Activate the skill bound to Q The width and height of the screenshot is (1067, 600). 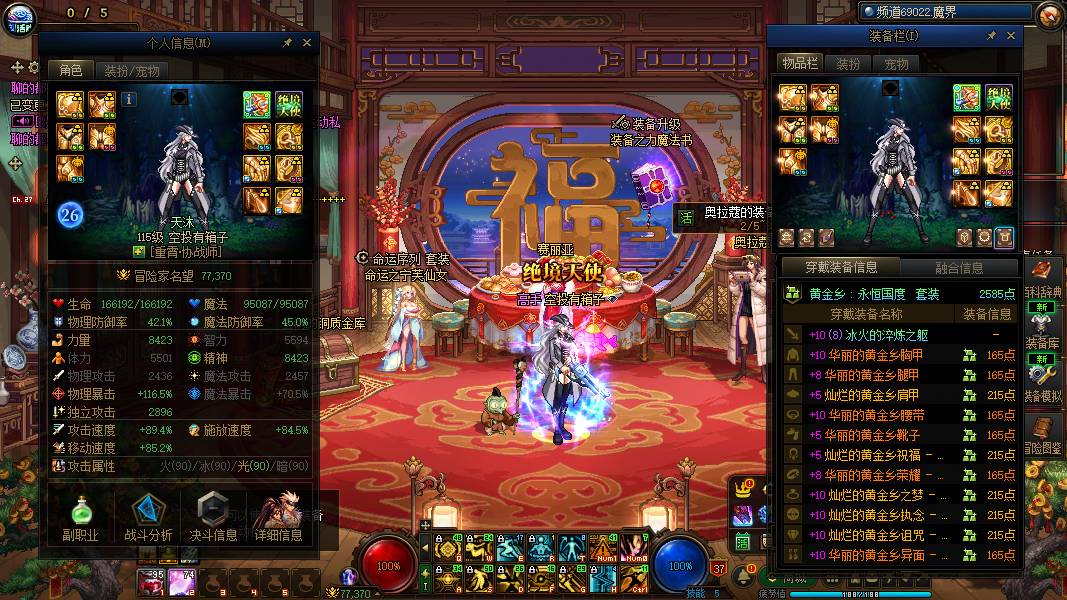(447, 548)
